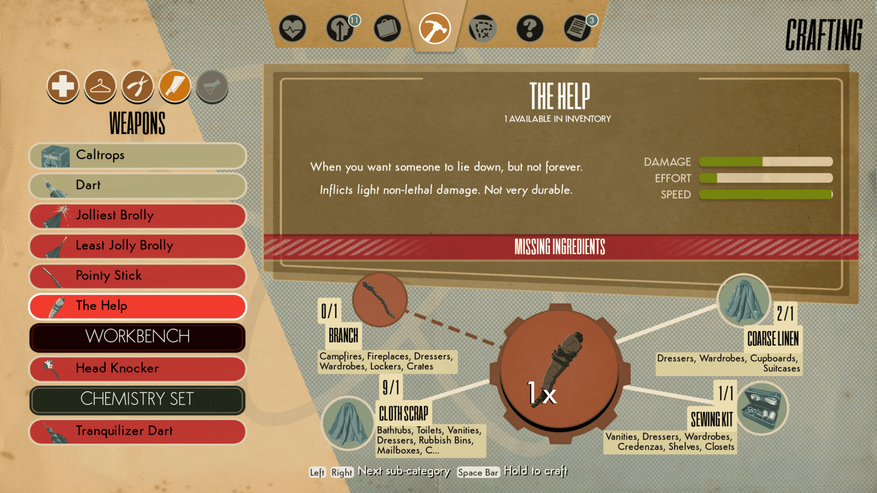This screenshot has height=493, width=877.
Task: Choose the cleaver weapons crafting category
Action: pos(174,87)
